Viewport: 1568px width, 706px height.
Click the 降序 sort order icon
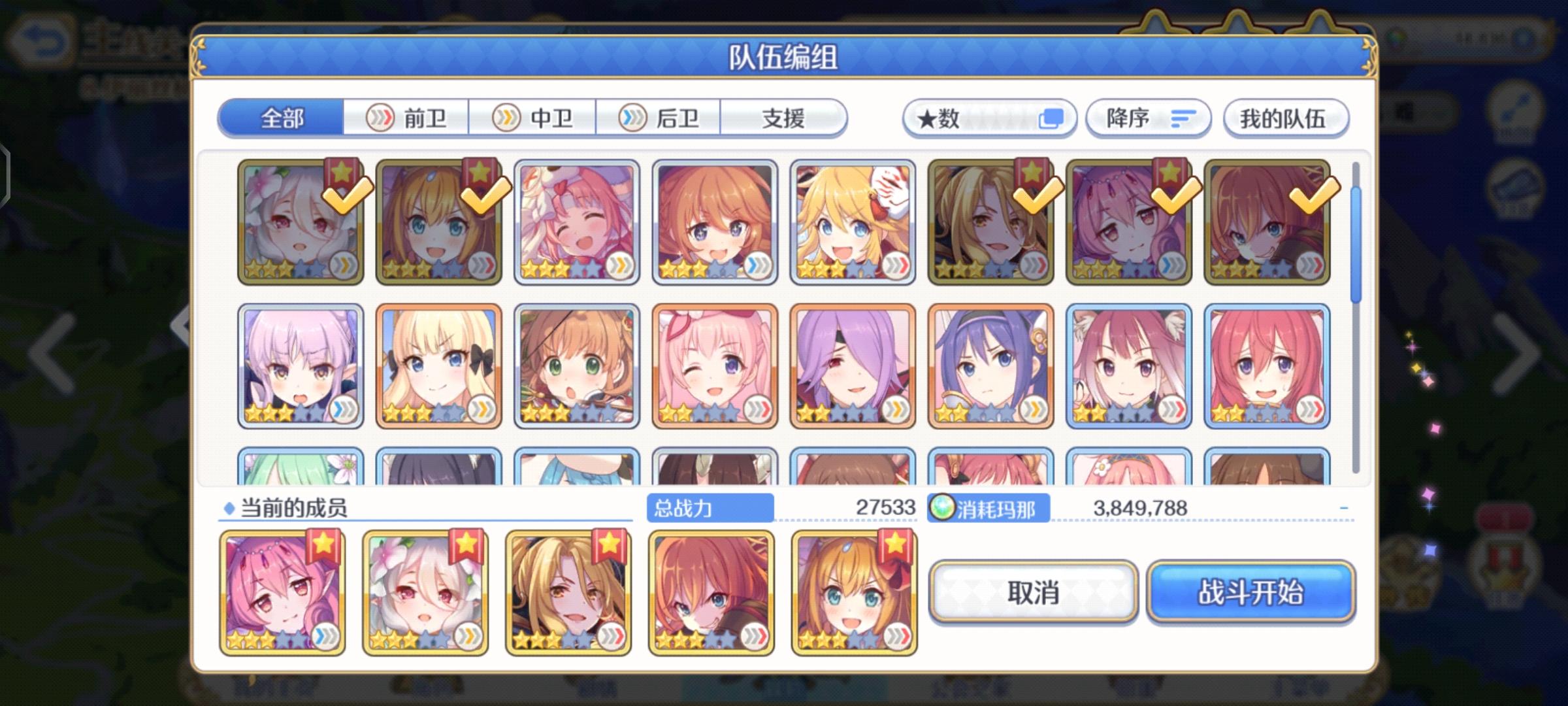(x=1183, y=118)
